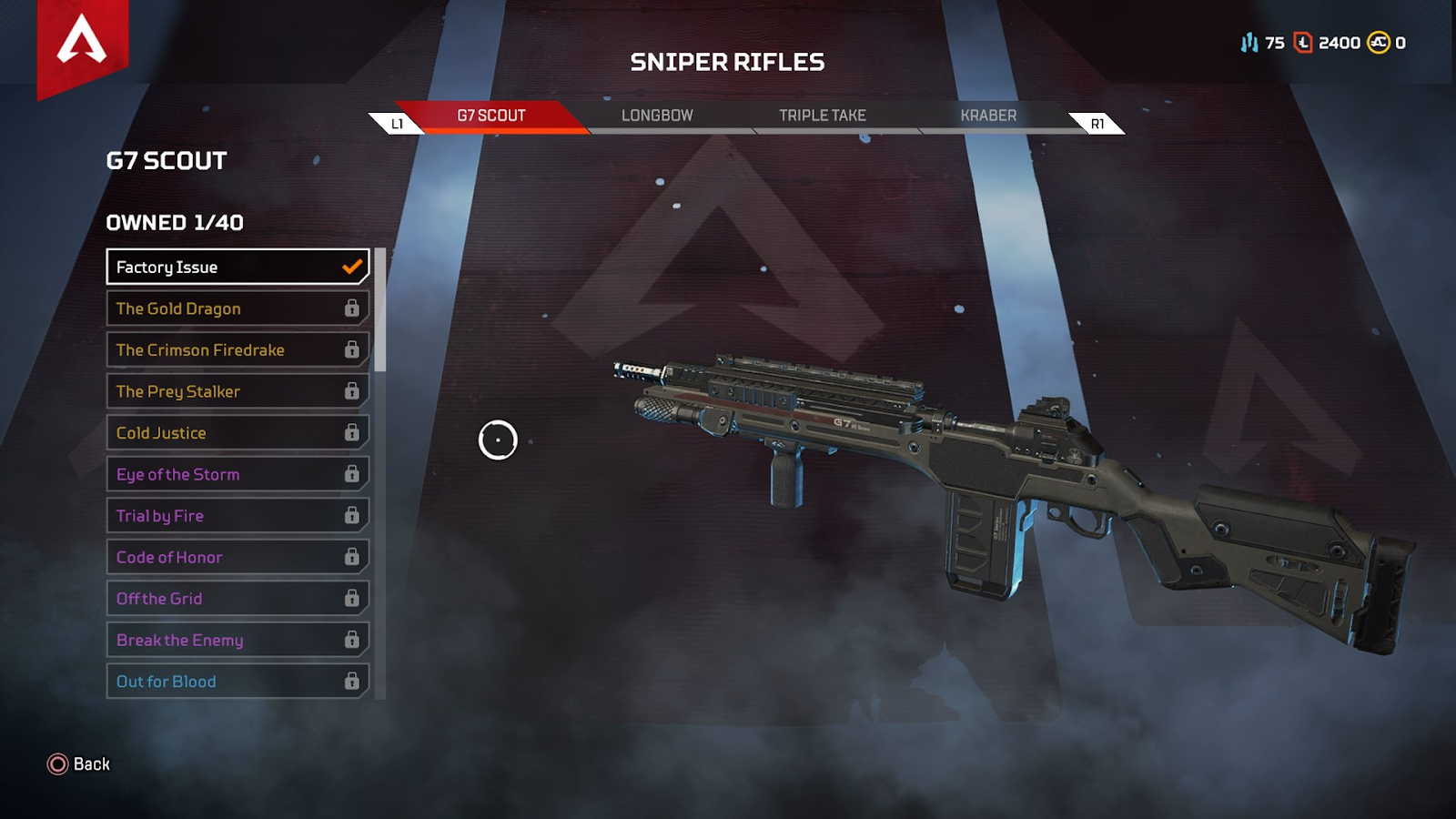Select the Factory Issue skin
Screen dimensions: 1456x819
point(237,267)
